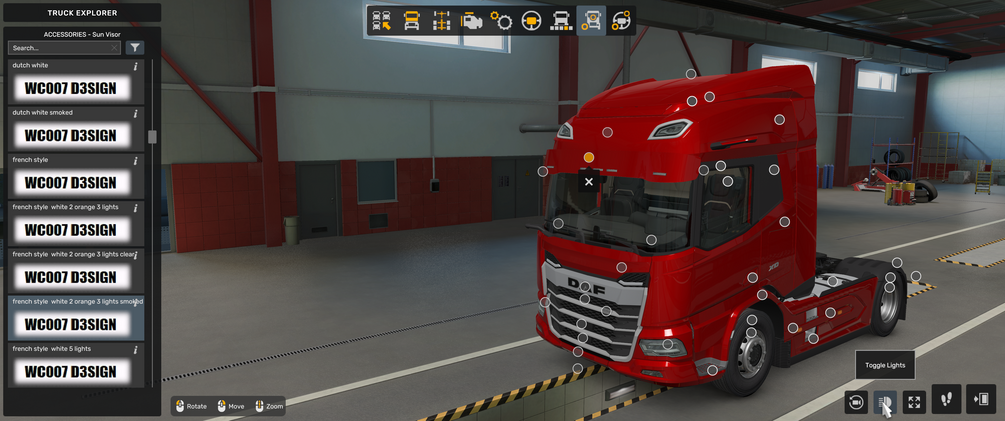Reset the camera view

tap(856, 401)
